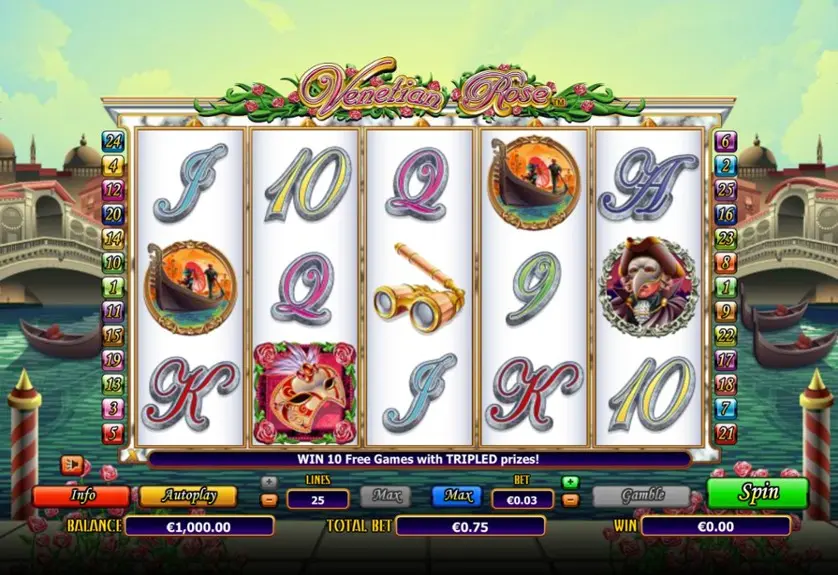Click the grey plus above the Lines minus
The image size is (838, 575).
(x=269, y=482)
